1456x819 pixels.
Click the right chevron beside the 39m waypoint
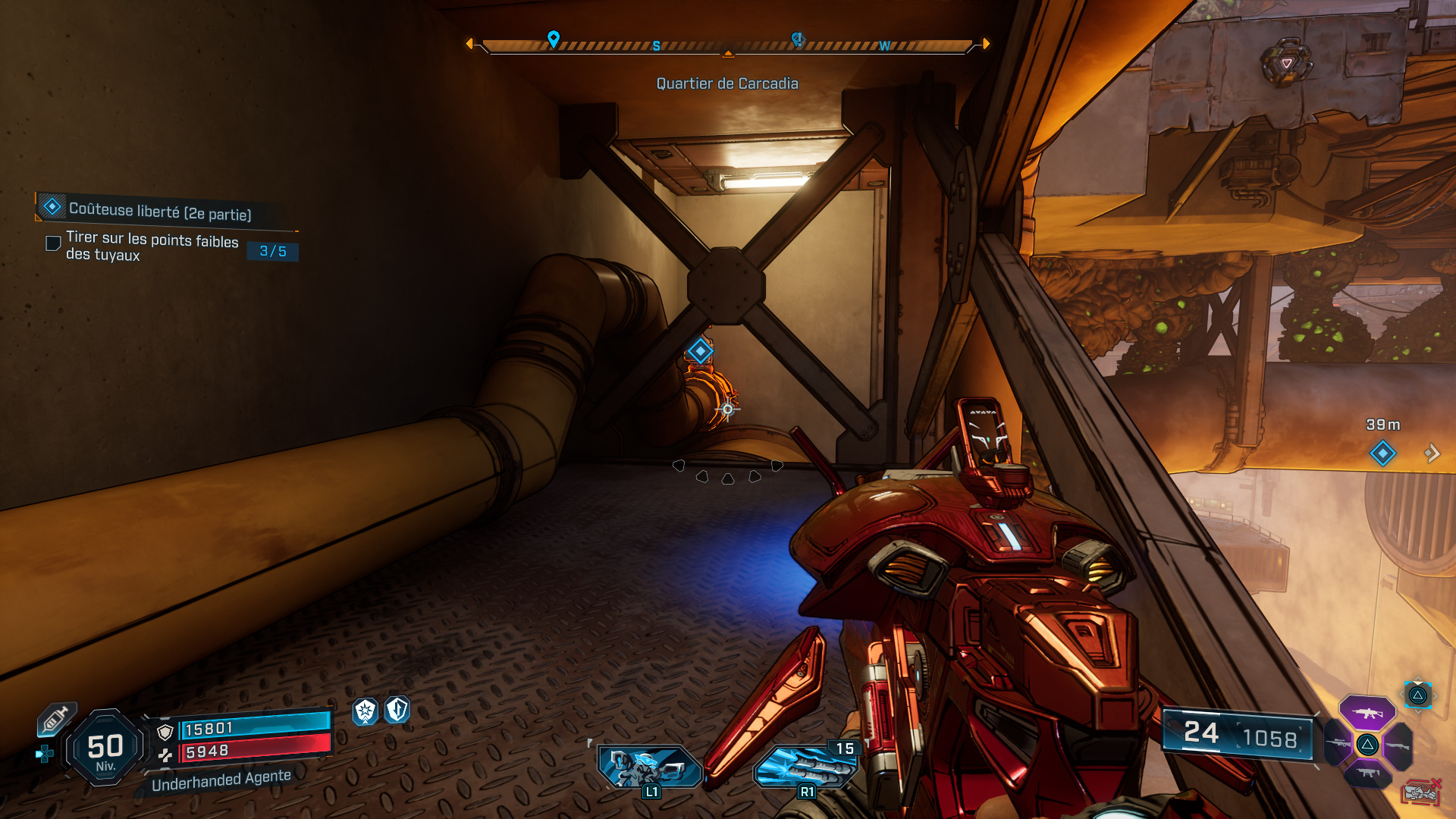1434,453
